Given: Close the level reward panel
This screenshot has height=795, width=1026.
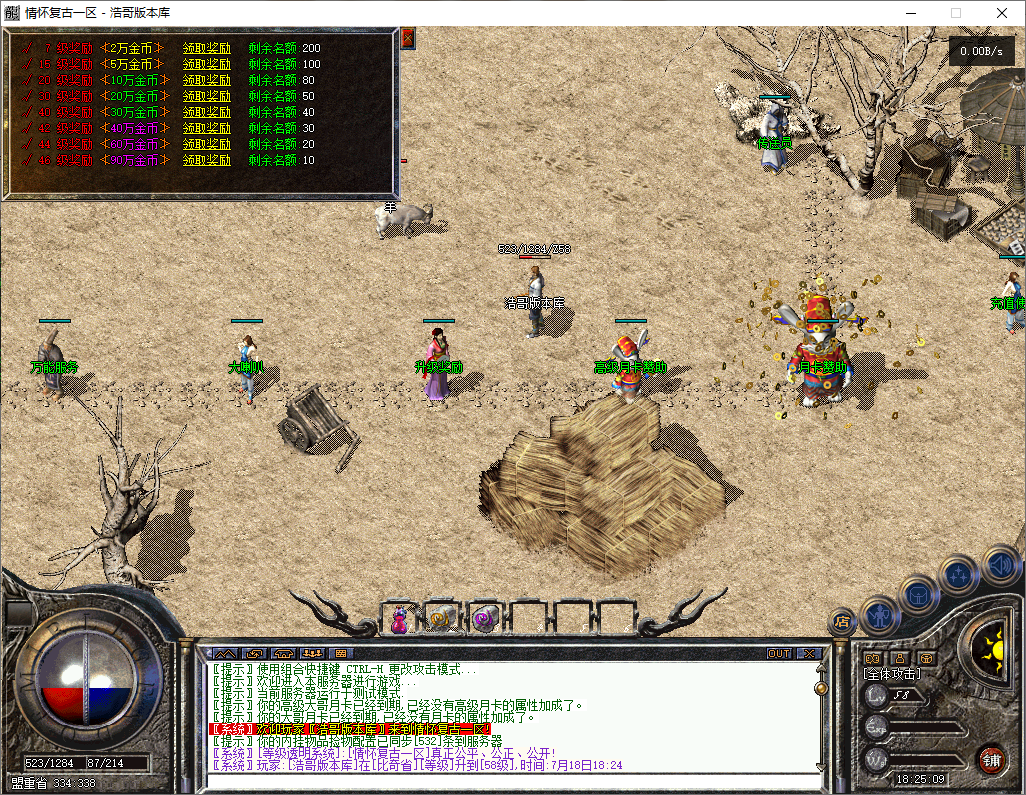Looking at the screenshot, I should 408,38.
